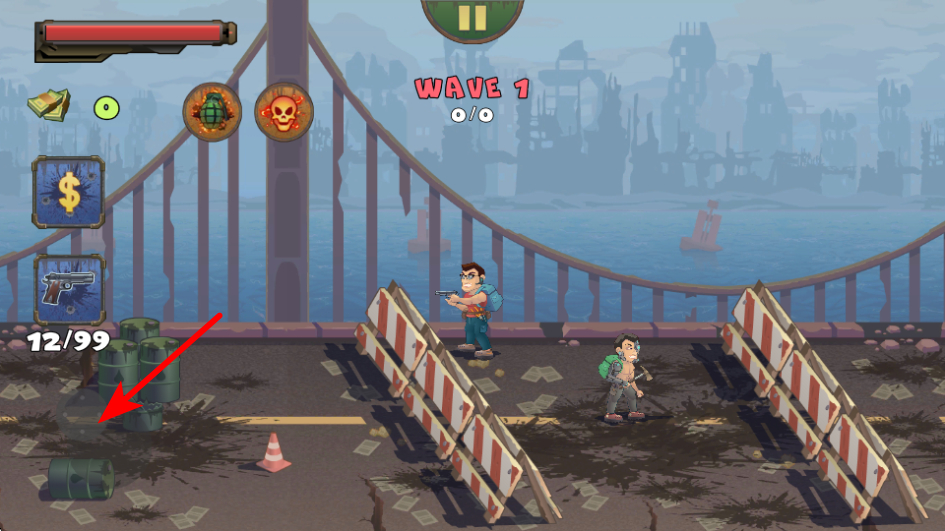Select the pistol weapon slot
This screenshot has width=945, height=531.
tap(69, 289)
